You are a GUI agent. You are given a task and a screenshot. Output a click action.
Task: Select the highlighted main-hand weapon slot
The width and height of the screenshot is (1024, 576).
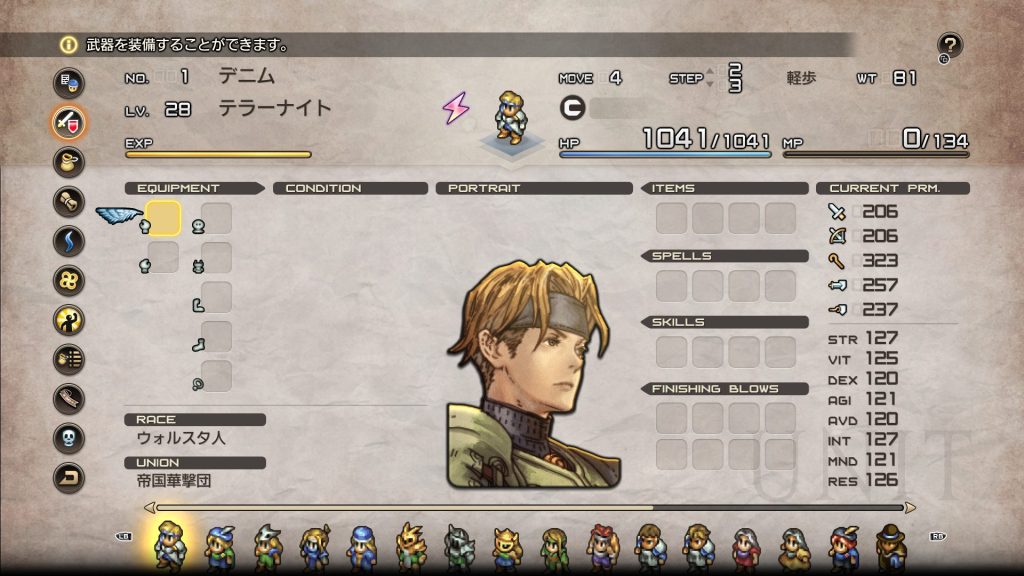pos(163,218)
